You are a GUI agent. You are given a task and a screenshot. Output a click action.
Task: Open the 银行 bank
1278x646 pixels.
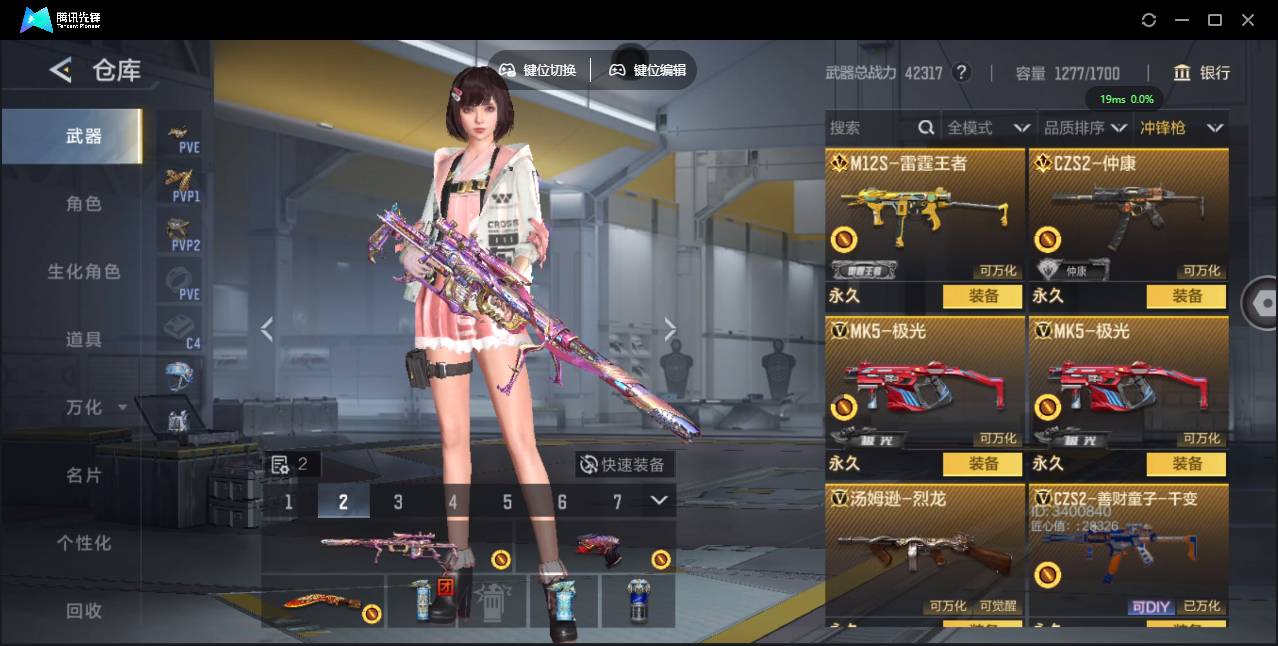click(x=1202, y=73)
